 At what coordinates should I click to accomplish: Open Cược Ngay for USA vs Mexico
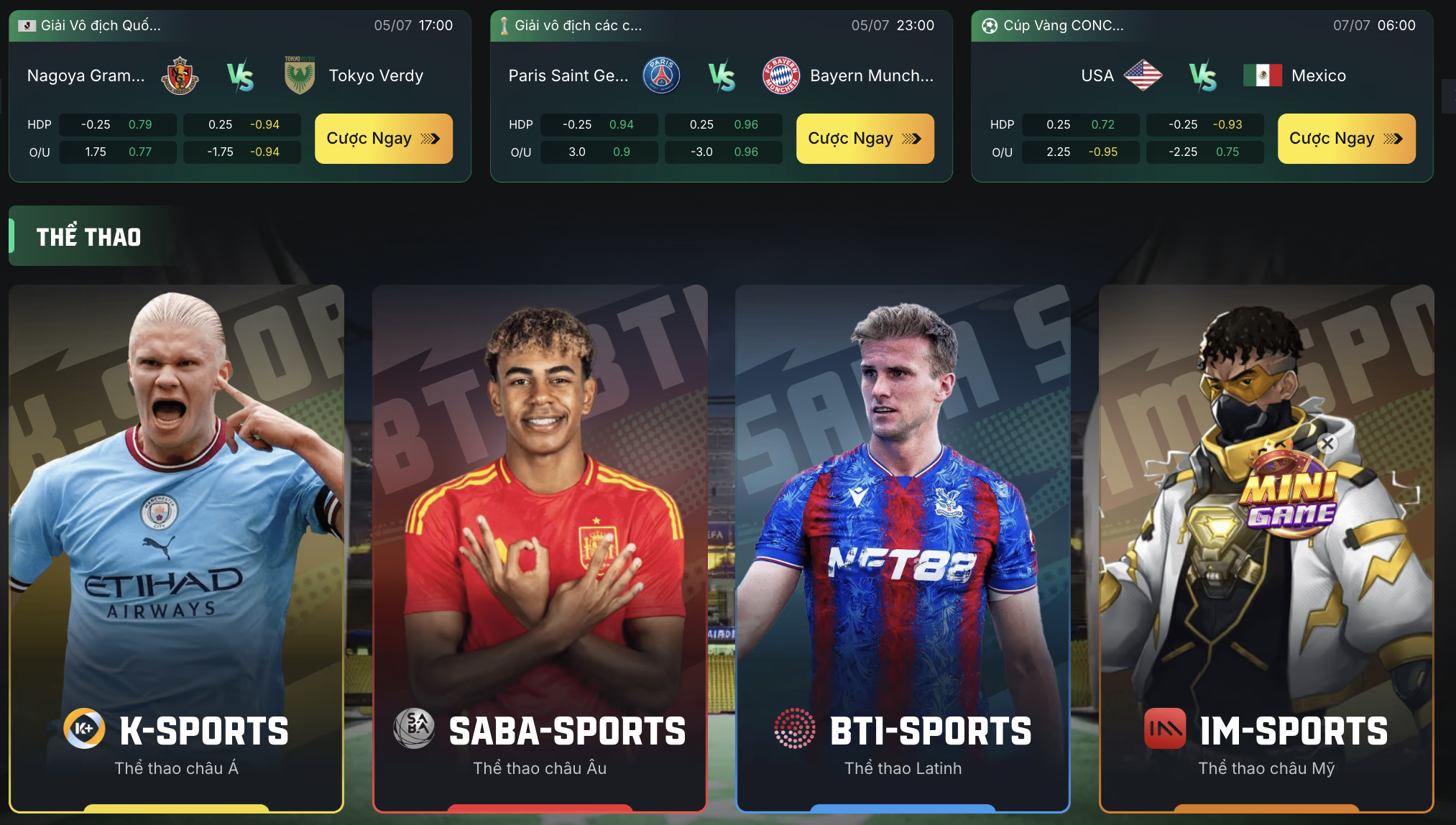click(x=1346, y=139)
